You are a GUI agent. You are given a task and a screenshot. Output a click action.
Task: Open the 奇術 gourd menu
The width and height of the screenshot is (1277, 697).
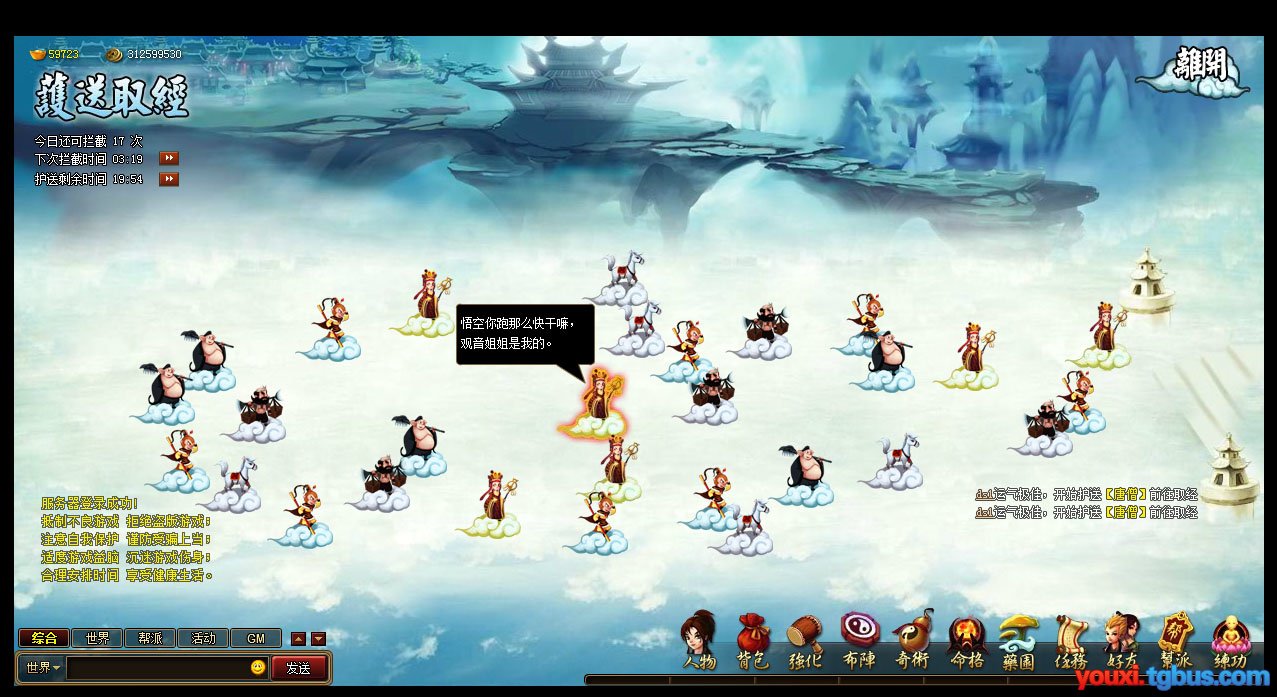tap(912, 642)
